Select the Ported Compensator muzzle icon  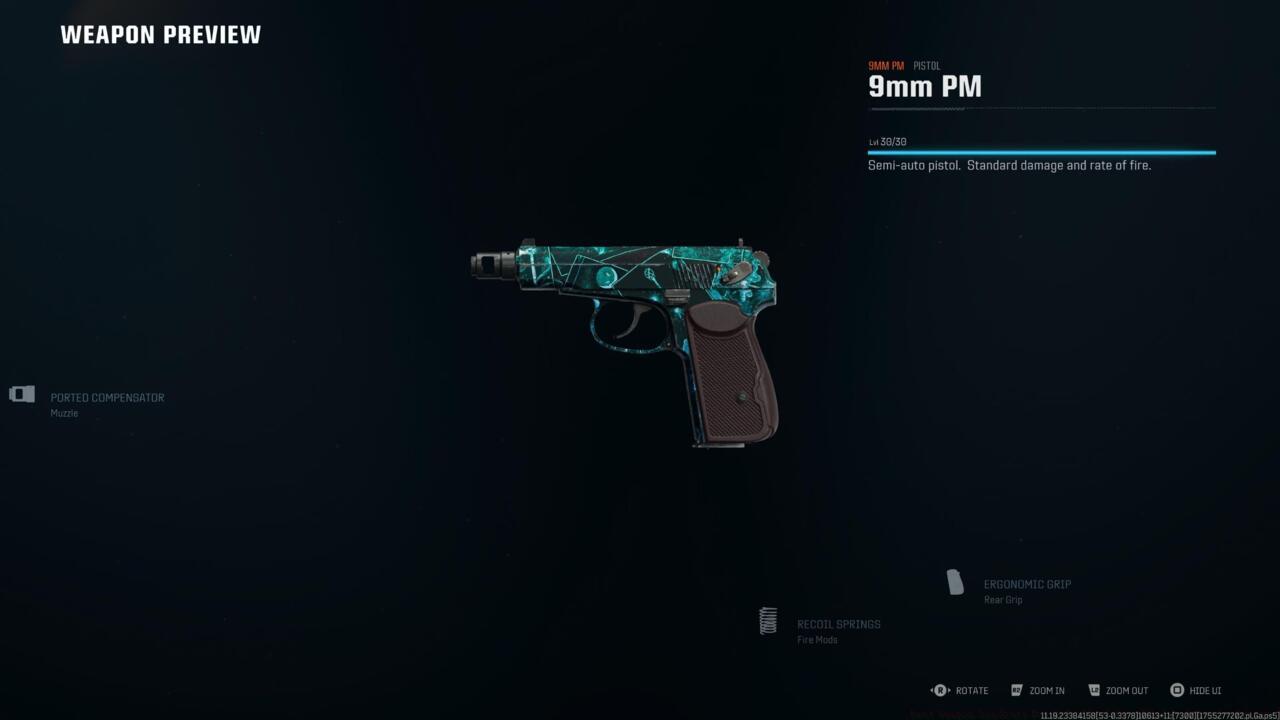pos(21,394)
